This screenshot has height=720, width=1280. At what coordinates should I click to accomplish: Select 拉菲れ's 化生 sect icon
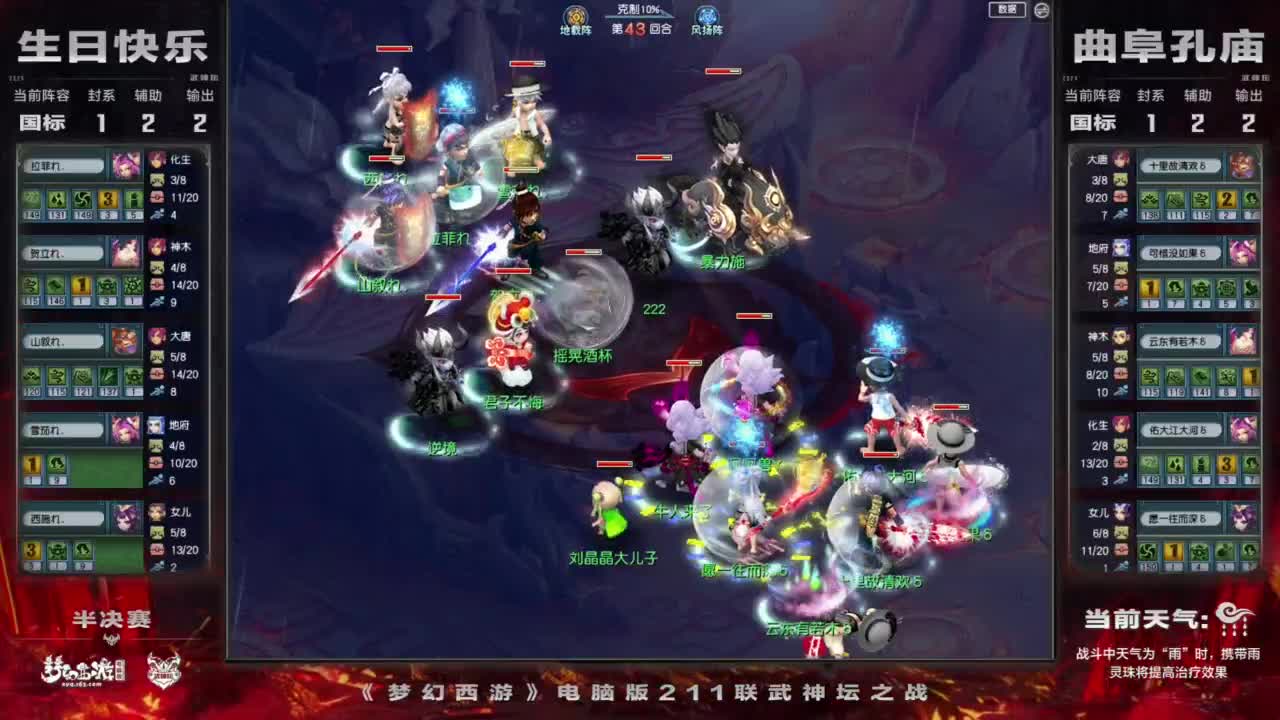click(x=157, y=161)
